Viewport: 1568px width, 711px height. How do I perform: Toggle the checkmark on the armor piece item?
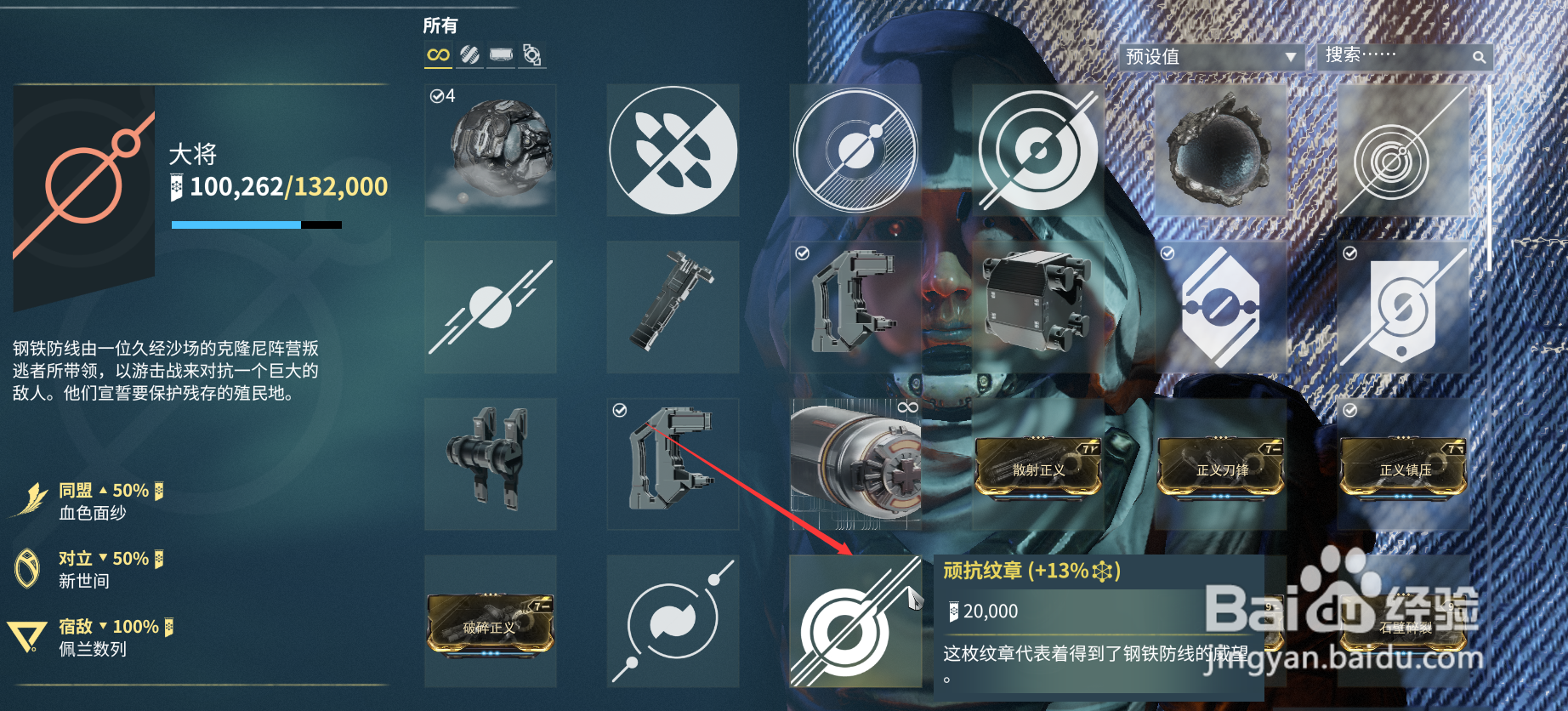tap(802, 253)
